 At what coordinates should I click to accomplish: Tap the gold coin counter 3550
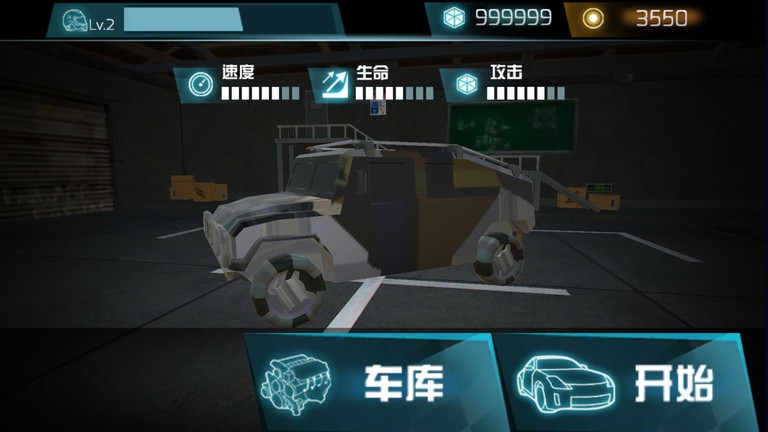(640, 18)
